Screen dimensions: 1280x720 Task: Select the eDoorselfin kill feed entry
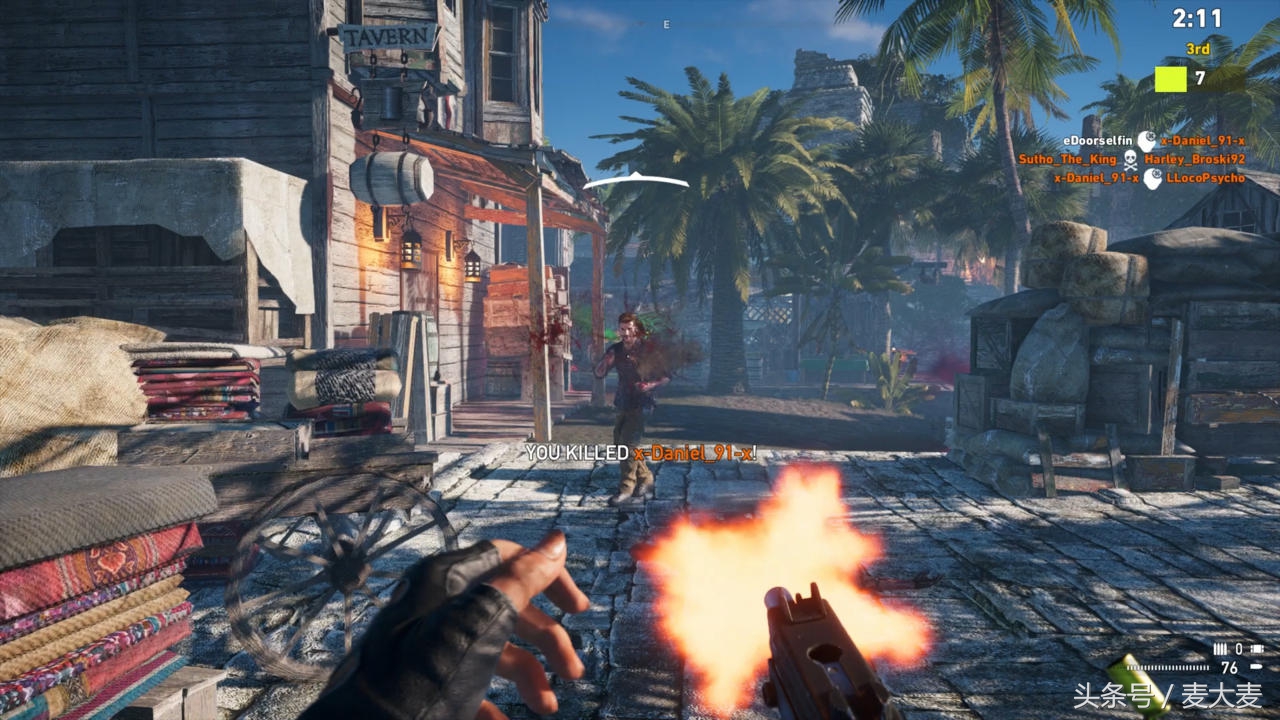tap(1098, 141)
